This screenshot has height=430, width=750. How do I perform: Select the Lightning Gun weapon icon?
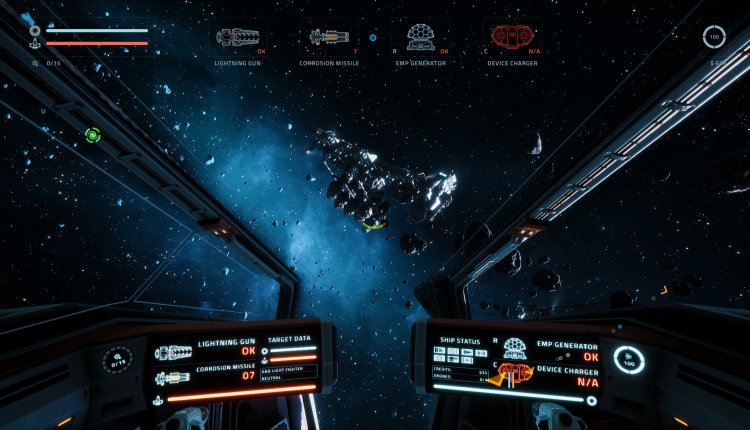(x=237, y=38)
